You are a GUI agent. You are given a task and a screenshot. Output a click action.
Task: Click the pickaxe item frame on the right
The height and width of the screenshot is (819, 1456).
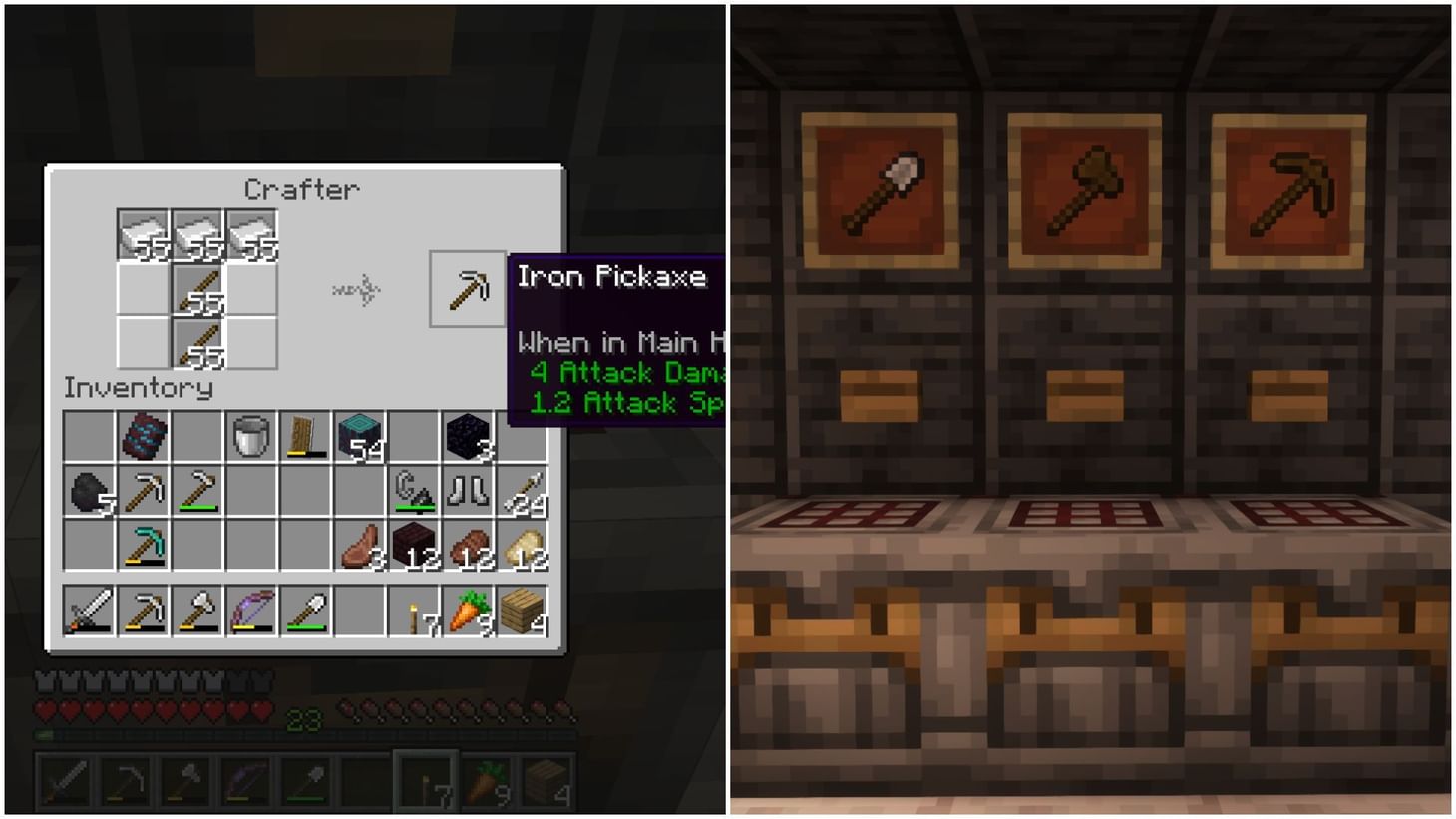click(x=1286, y=187)
